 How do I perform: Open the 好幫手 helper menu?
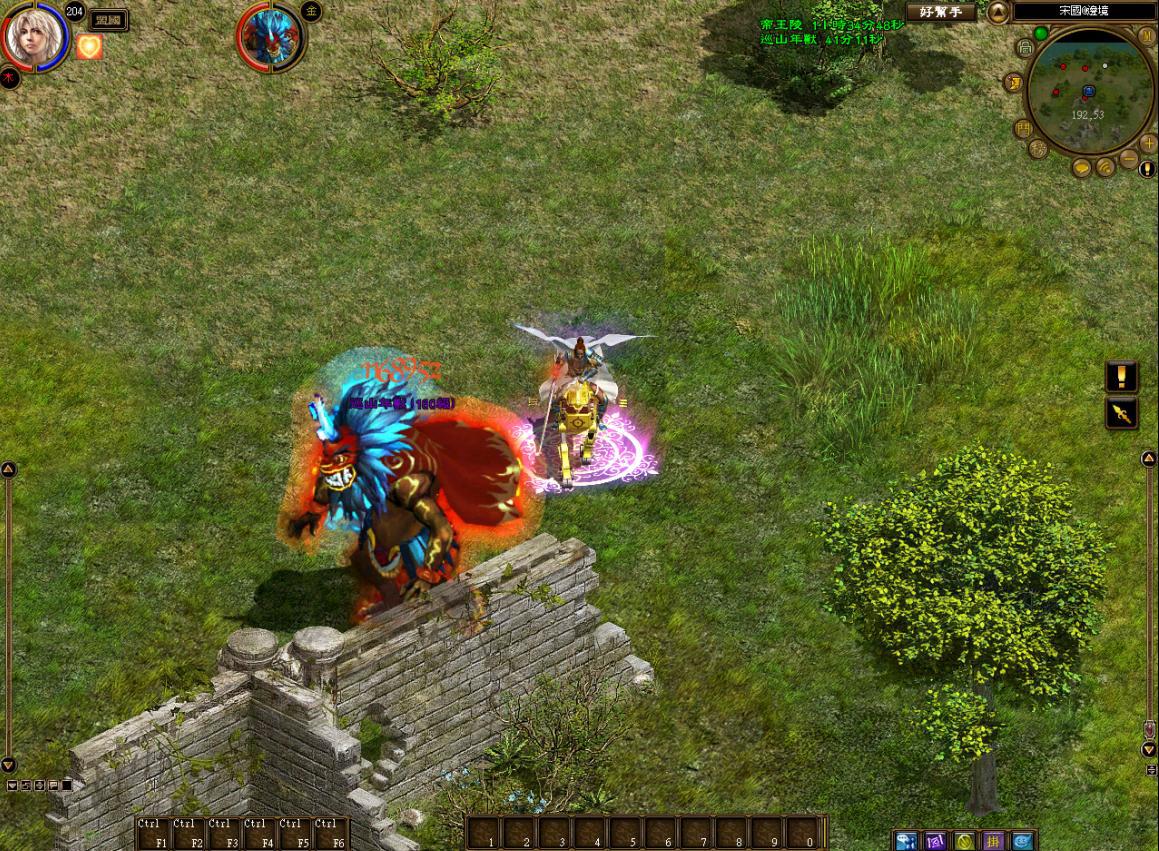click(x=941, y=12)
